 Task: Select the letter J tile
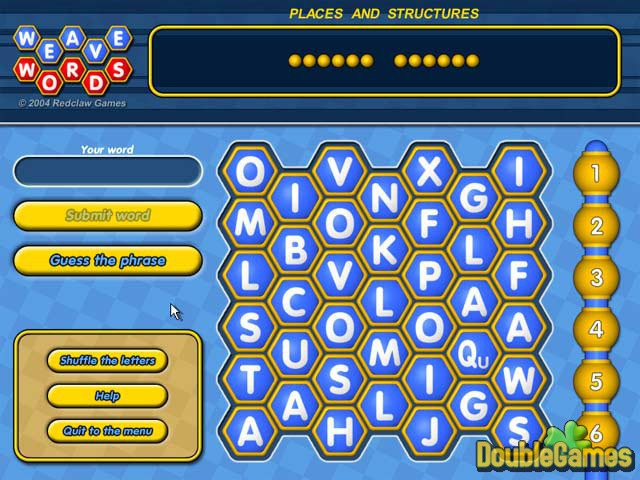coord(429,430)
